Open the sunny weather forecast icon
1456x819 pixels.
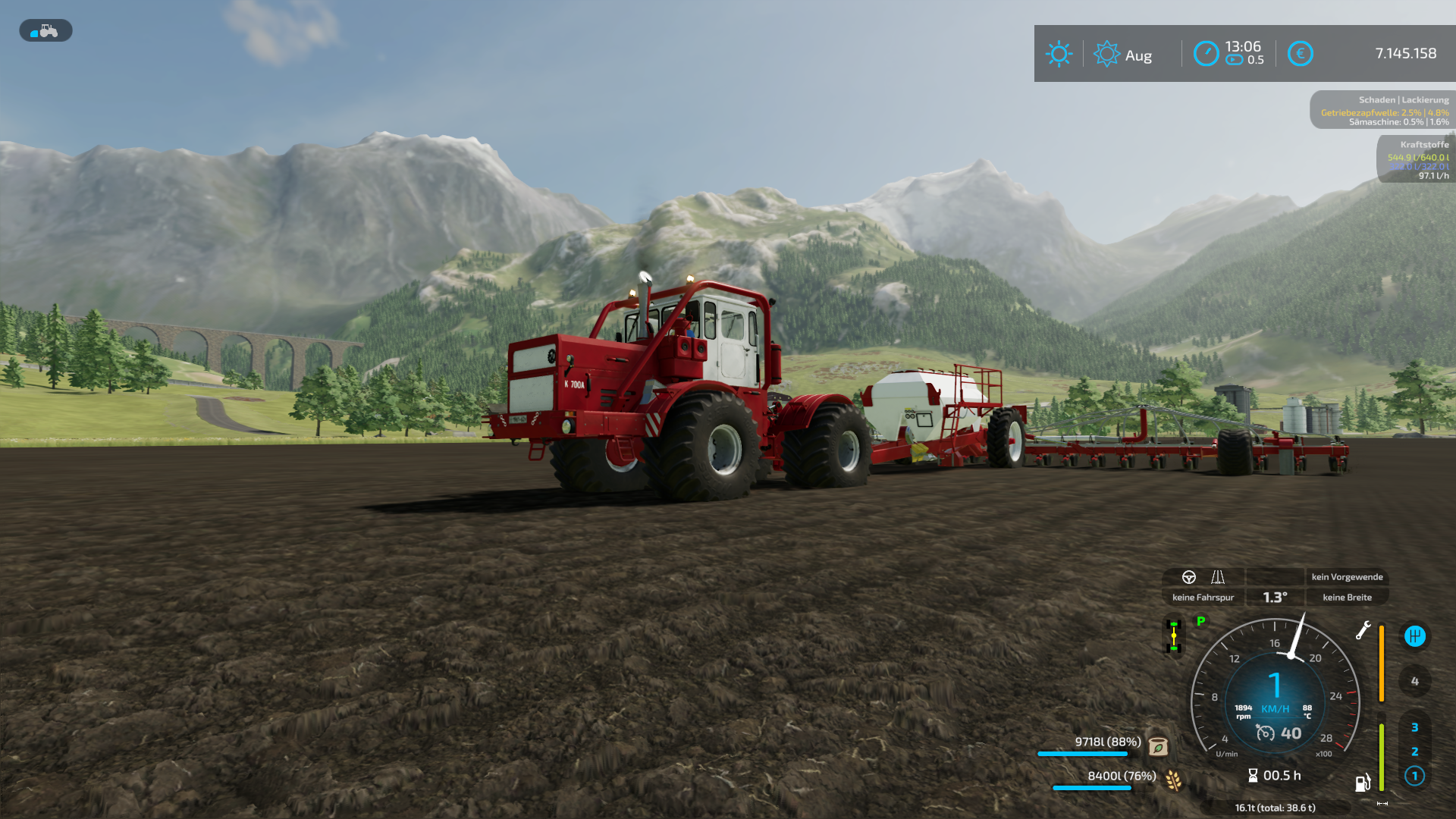click(x=1059, y=54)
